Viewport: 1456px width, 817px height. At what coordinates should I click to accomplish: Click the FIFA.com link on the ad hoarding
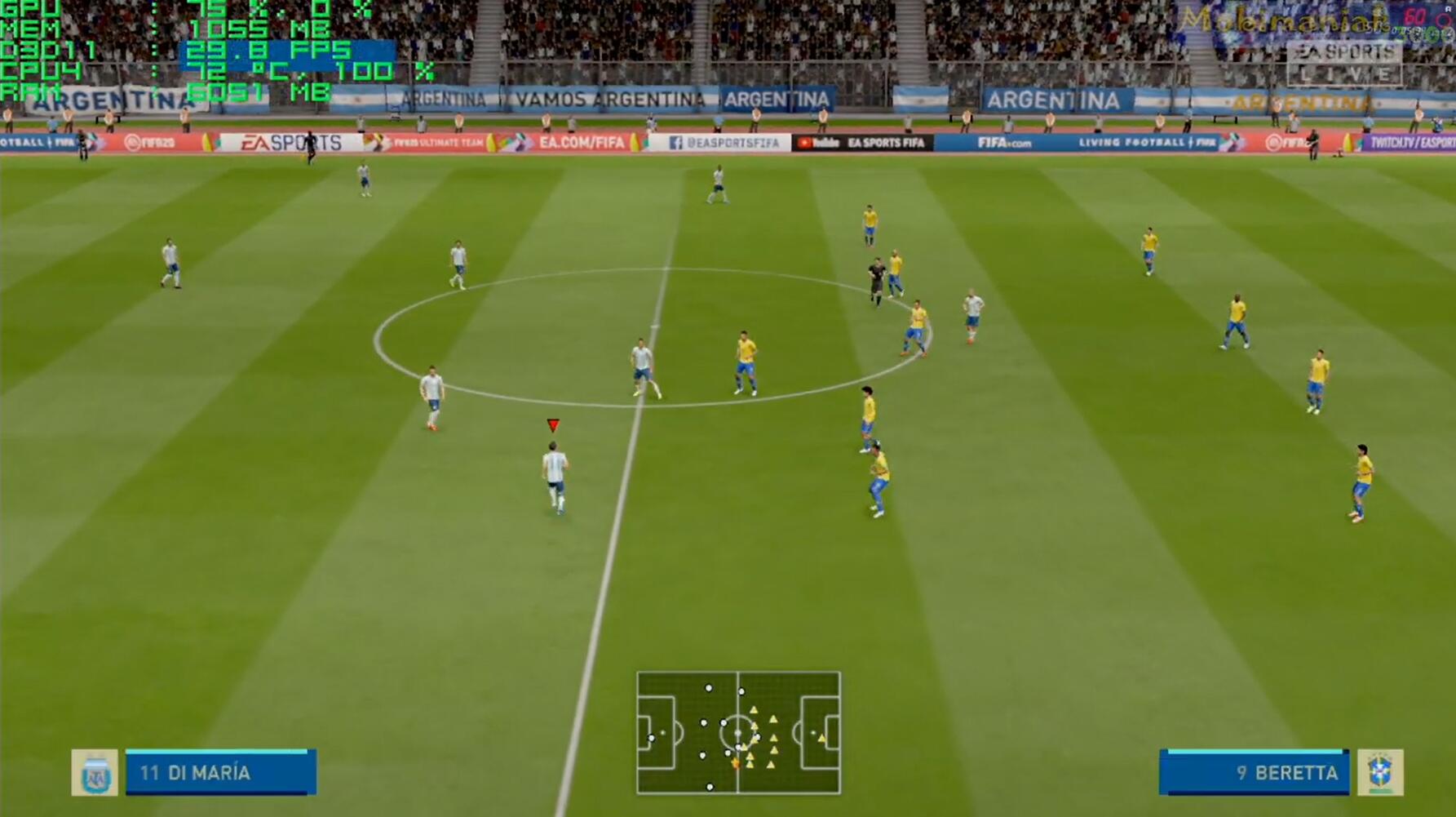tap(1006, 142)
